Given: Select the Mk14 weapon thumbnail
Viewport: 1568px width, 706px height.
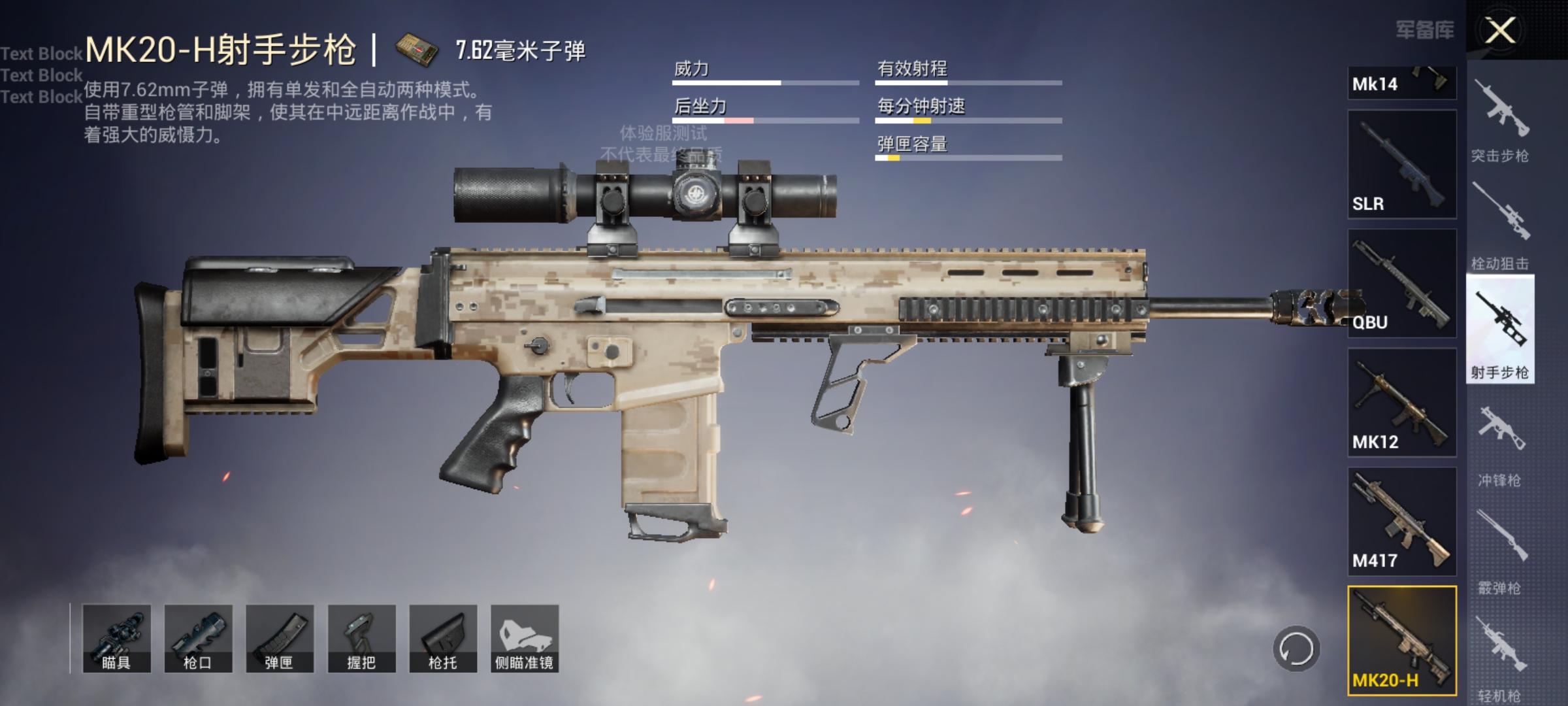Looking at the screenshot, I should pyautogui.click(x=1402, y=83).
